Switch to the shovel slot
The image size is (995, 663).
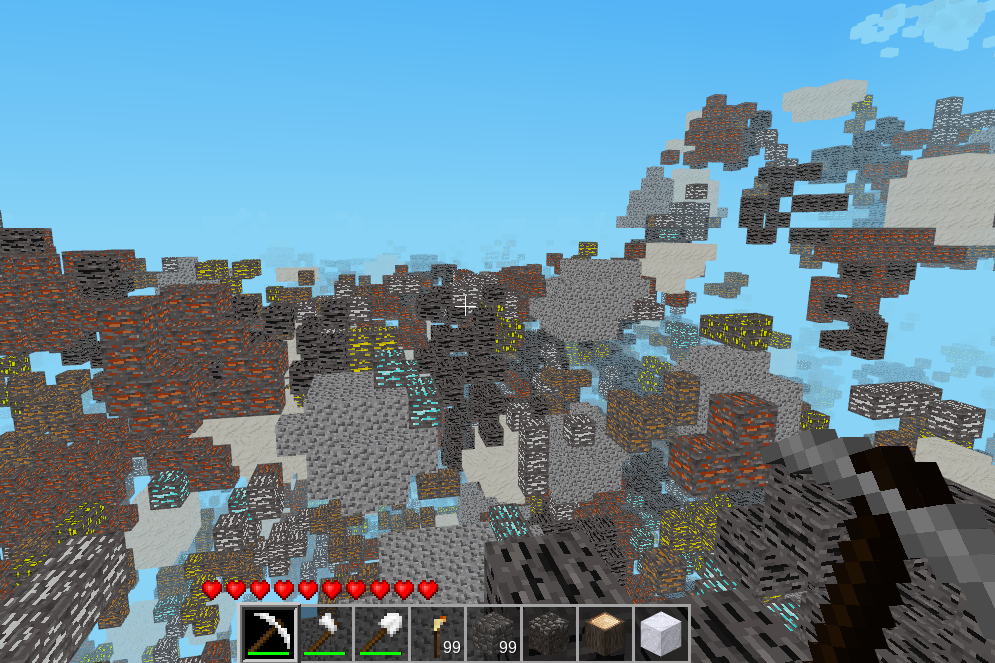(x=382, y=633)
